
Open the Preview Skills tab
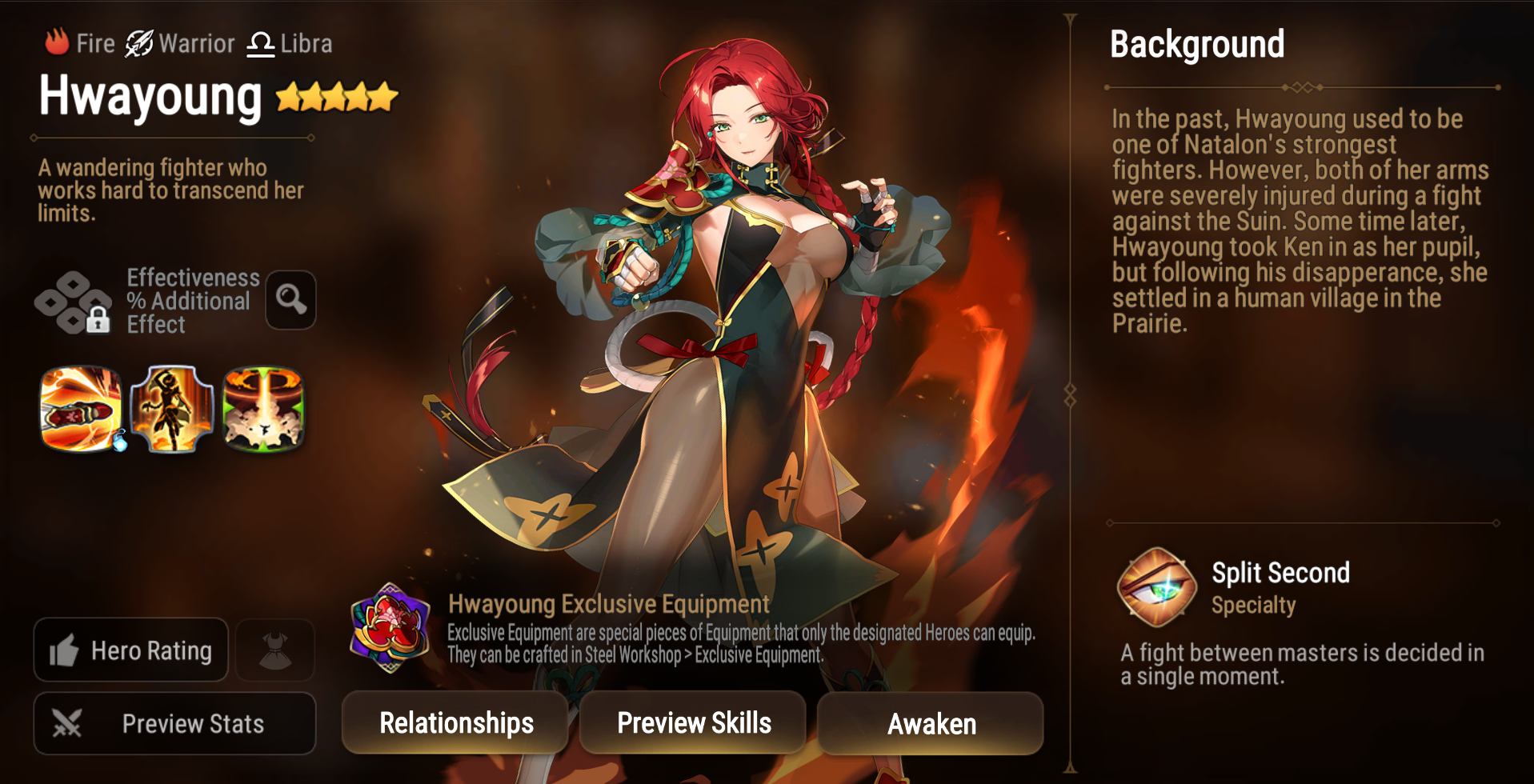pos(693,722)
